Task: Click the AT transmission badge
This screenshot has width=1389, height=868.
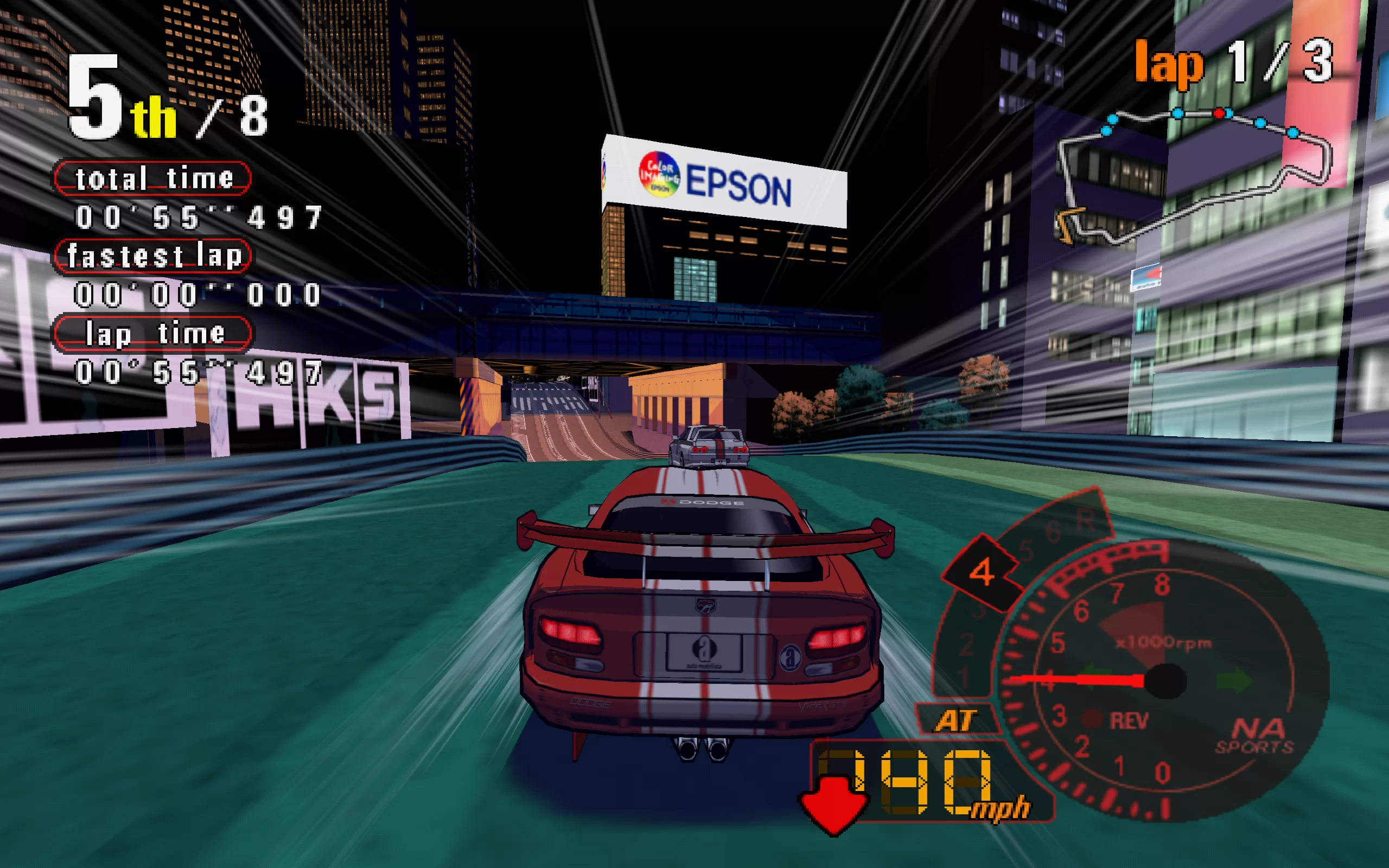Action: pos(956,720)
